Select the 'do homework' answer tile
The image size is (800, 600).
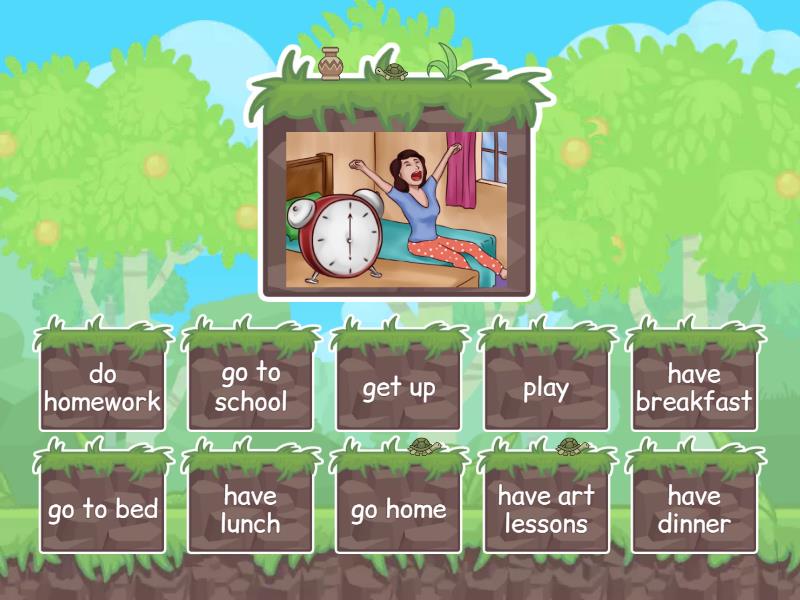[x=103, y=388]
